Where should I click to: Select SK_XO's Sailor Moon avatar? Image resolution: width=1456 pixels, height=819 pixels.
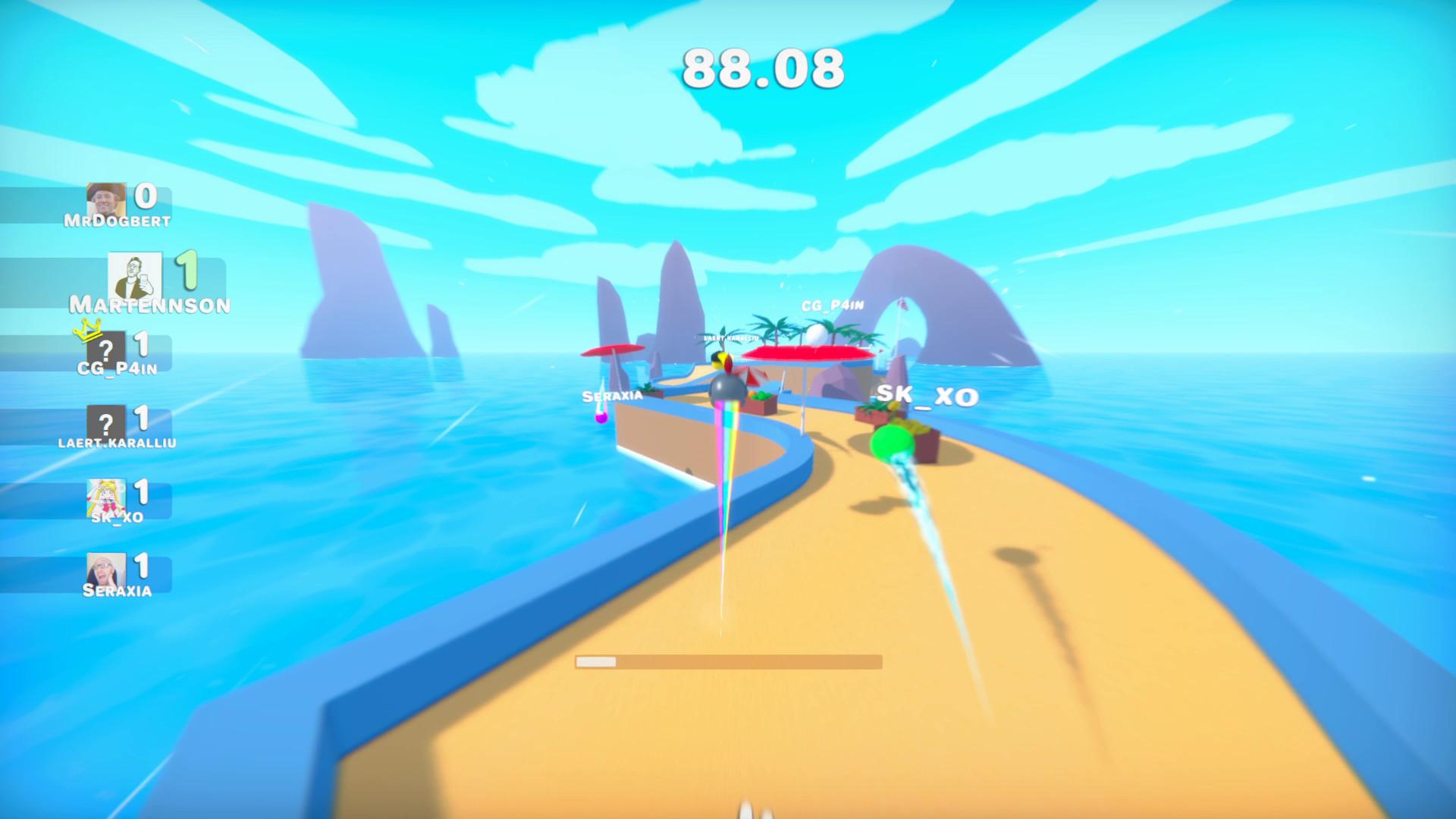click(x=108, y=496)
